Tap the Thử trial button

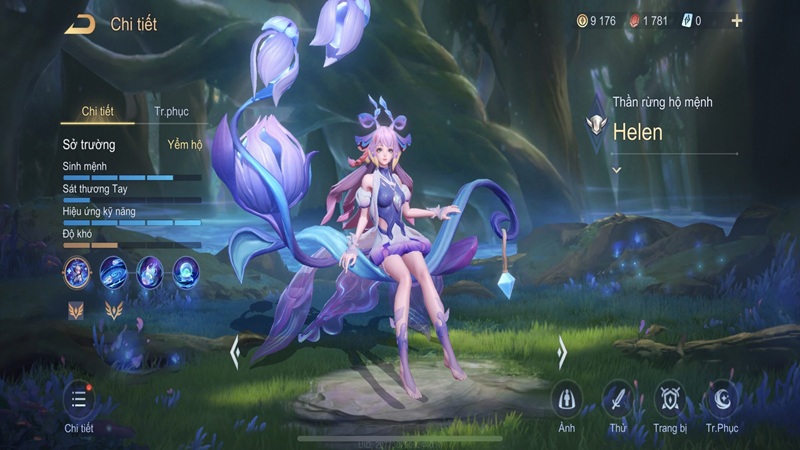(x=618, y=399)
